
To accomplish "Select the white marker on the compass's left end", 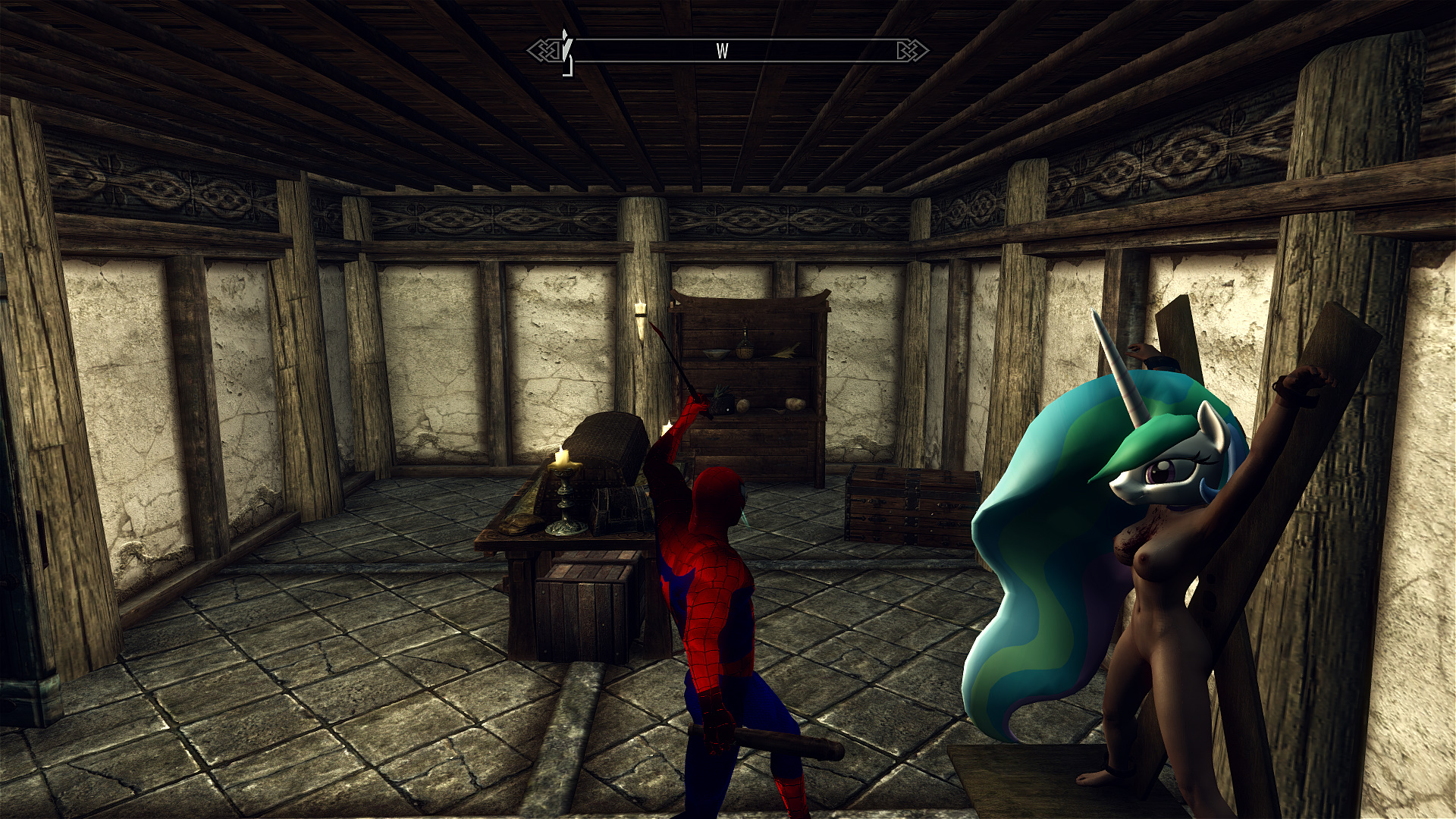I will click(566, 52).
